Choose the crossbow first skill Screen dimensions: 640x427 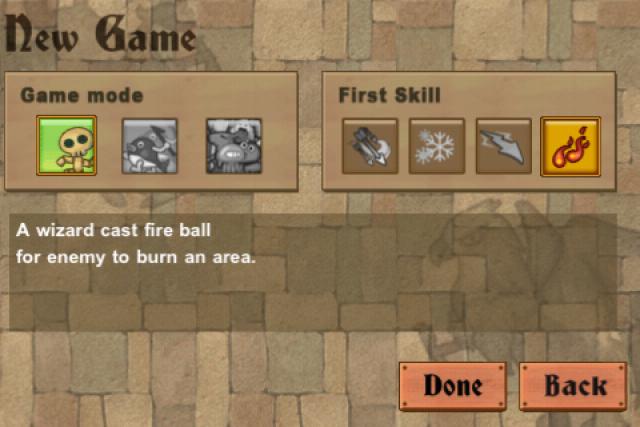(370, 146)
